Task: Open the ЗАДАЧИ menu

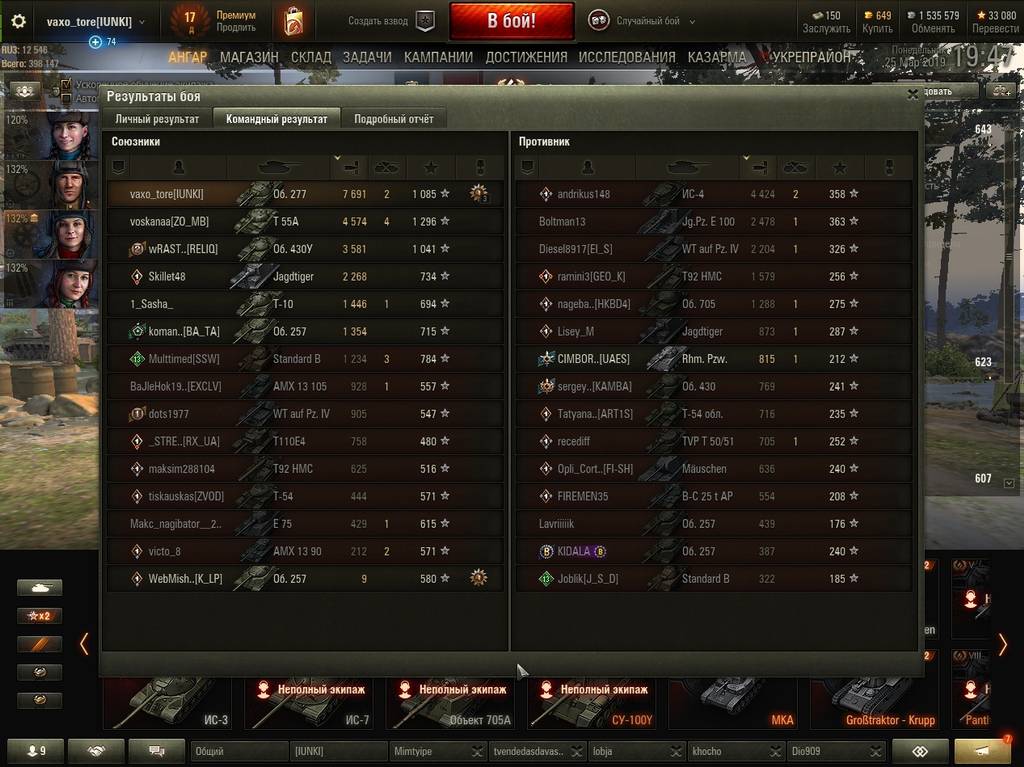Action: 367,57
